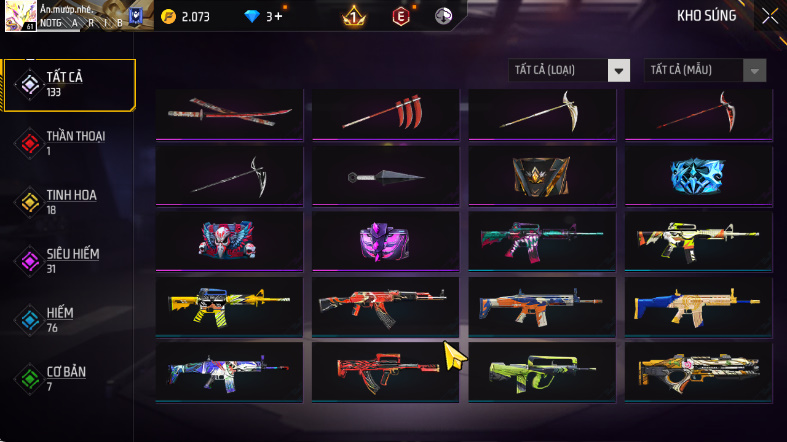
Task: Open the Tất Cả (Mẫu) model dropdown
Action: [x=706, y=70]
